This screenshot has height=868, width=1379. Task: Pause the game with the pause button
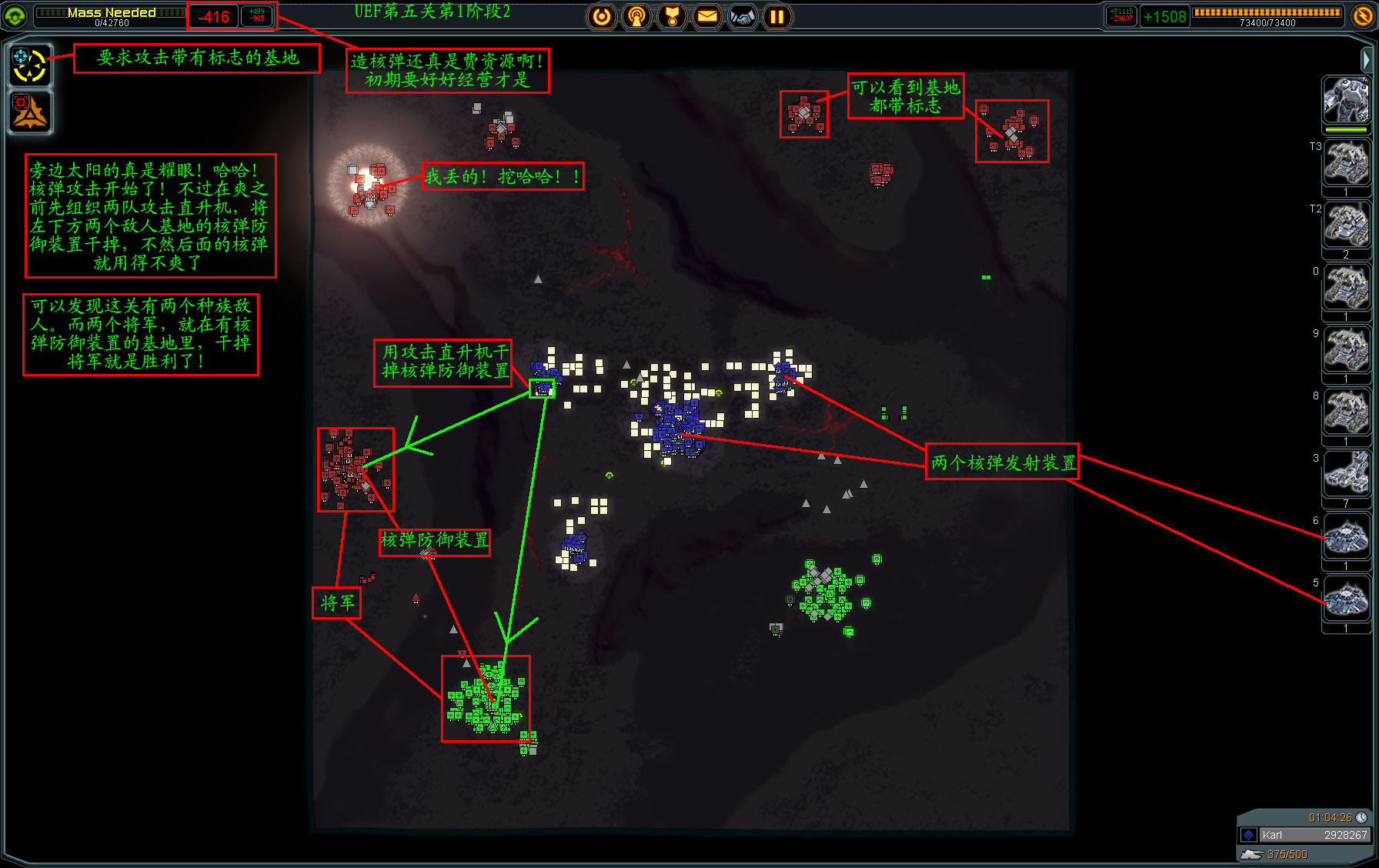click(777, 16)
